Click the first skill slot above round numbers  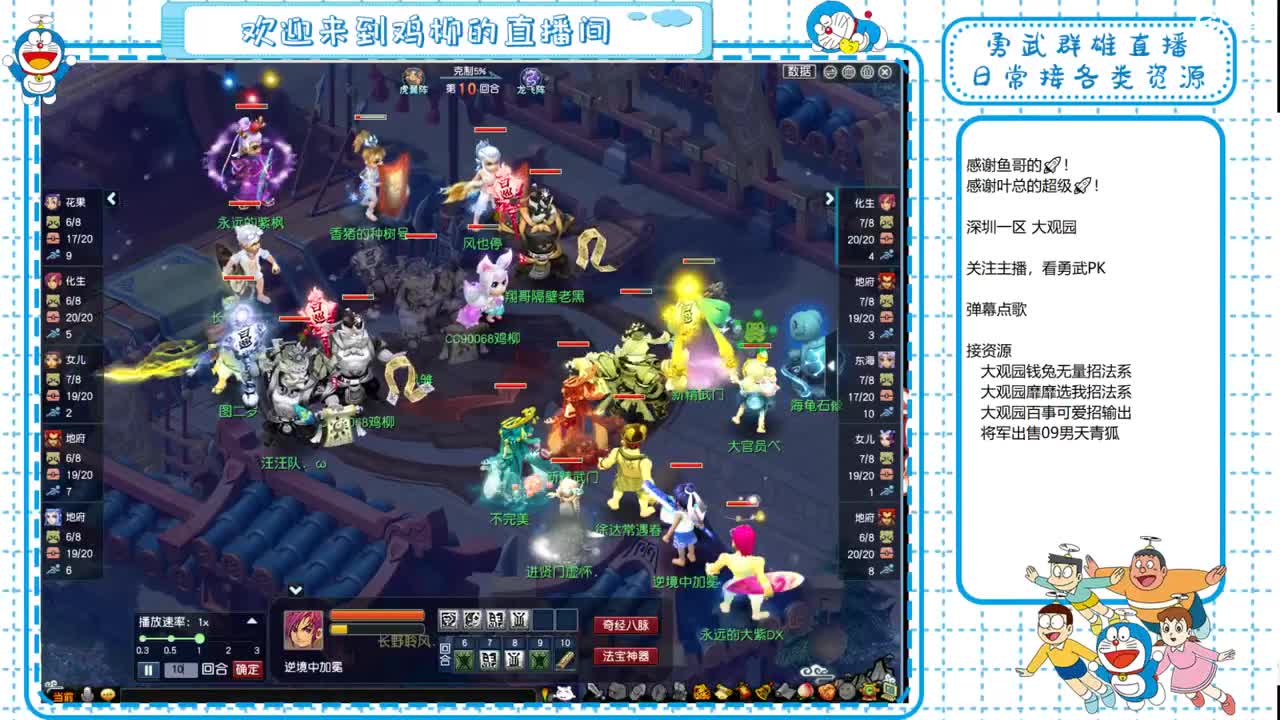coord(449,619)
